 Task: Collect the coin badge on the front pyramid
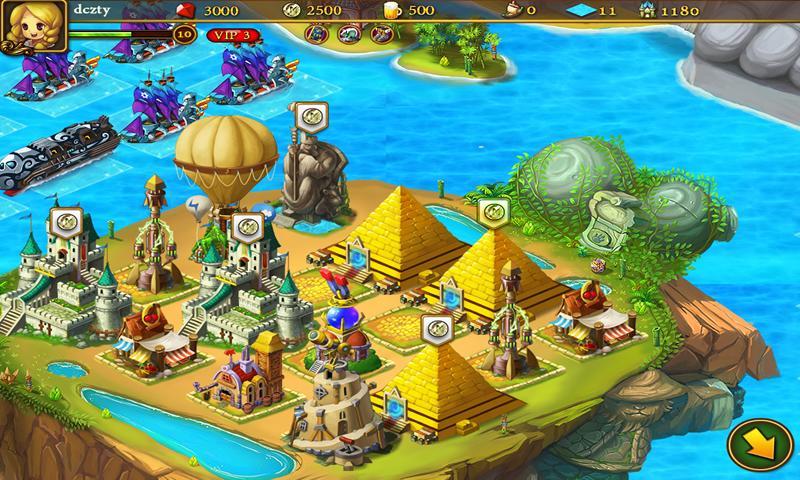[435, 327]
